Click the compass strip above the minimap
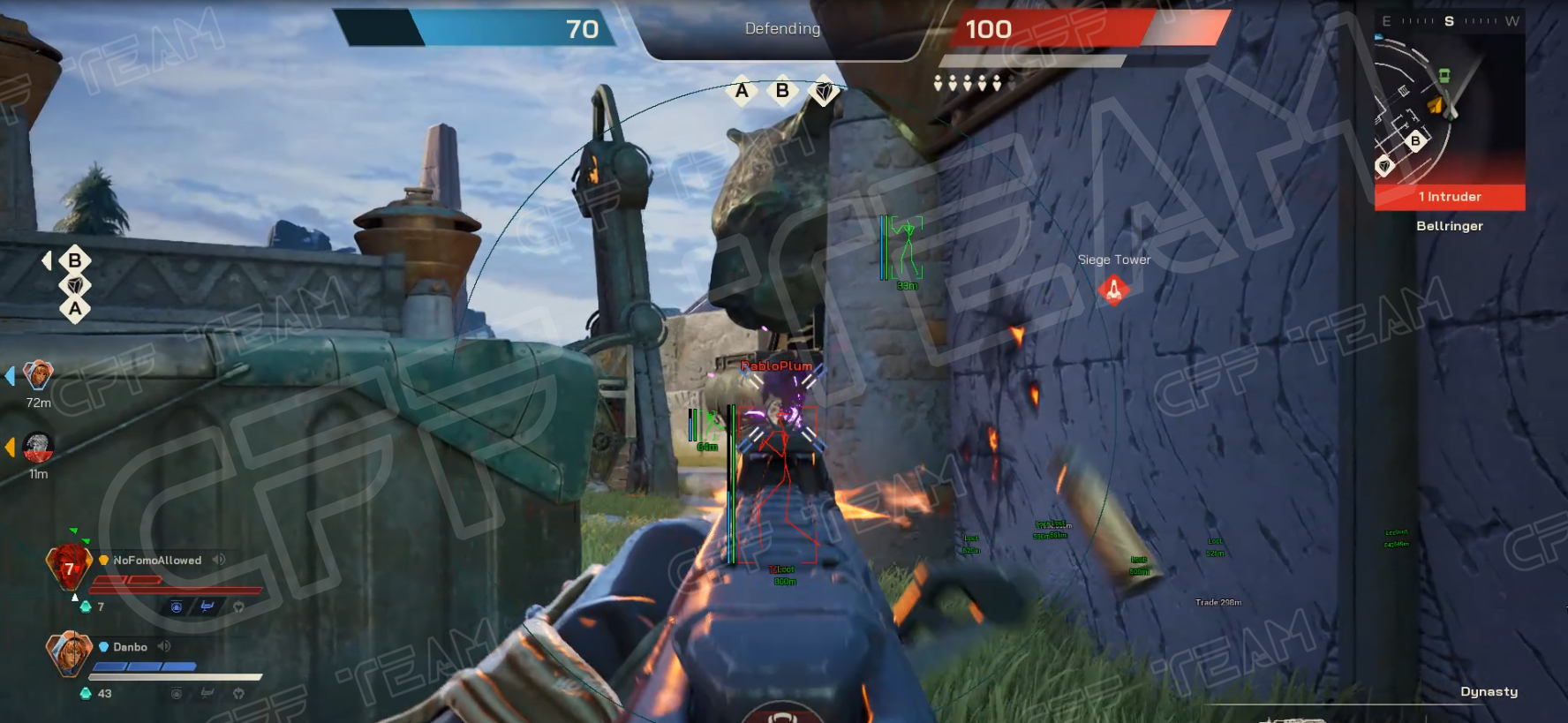Screen dimensions: 1568x723 pos(1449,21)
